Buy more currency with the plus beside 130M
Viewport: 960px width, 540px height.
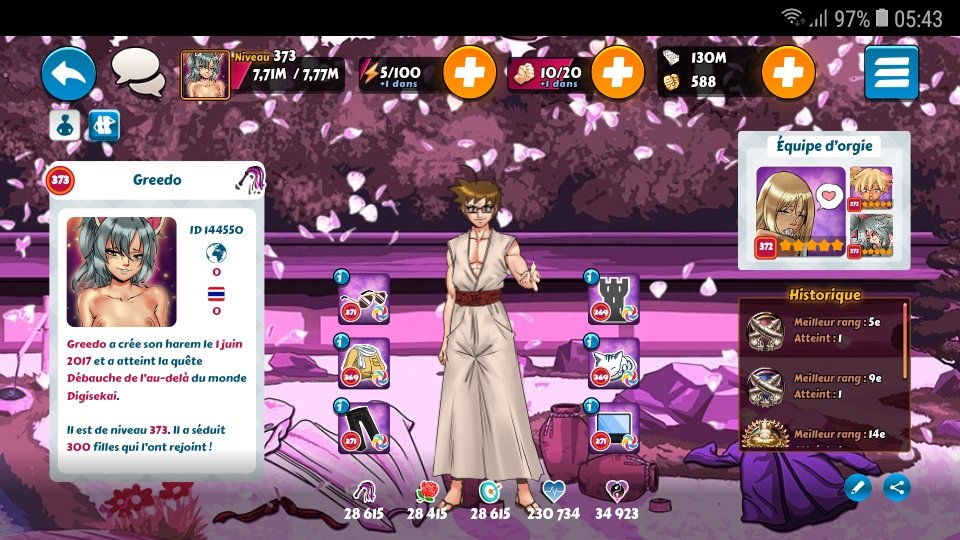click(788, 73)
